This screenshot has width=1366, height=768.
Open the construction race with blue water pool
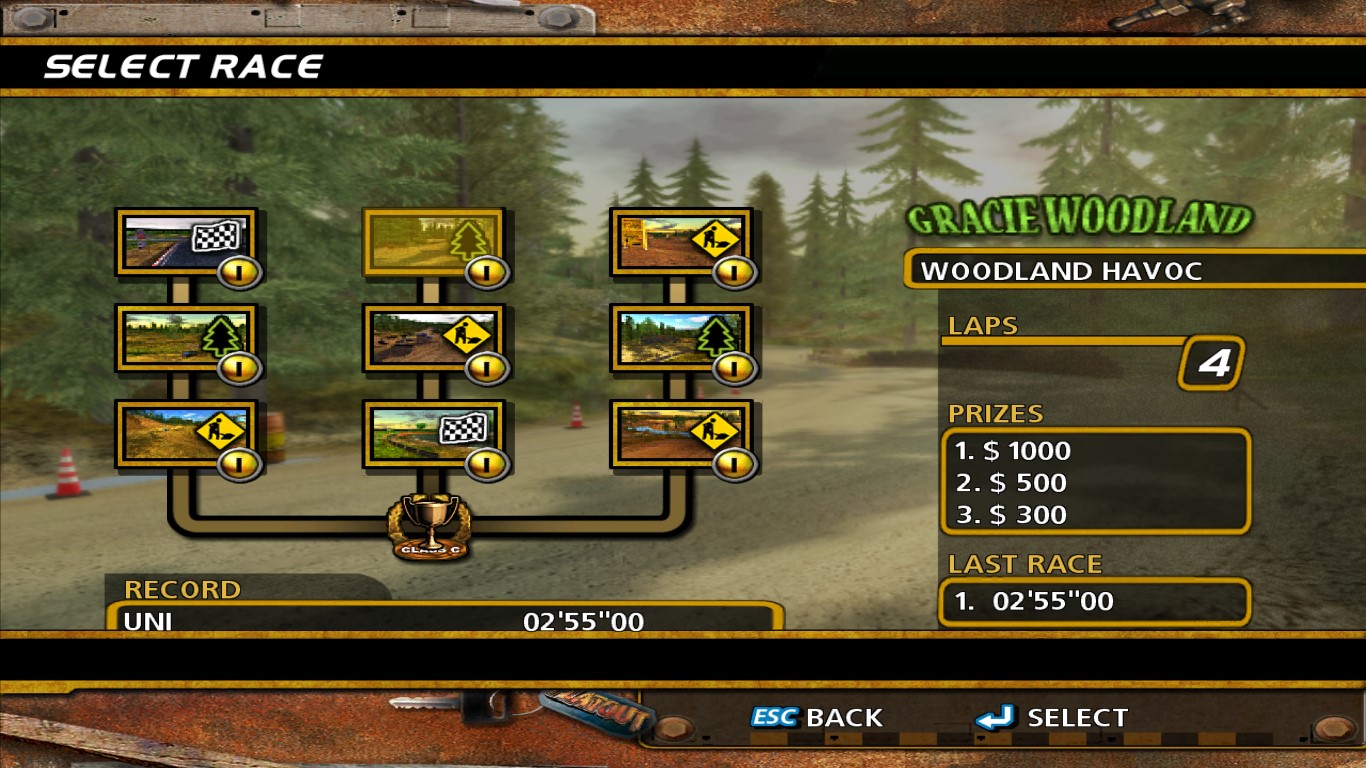tap(680, 434)
